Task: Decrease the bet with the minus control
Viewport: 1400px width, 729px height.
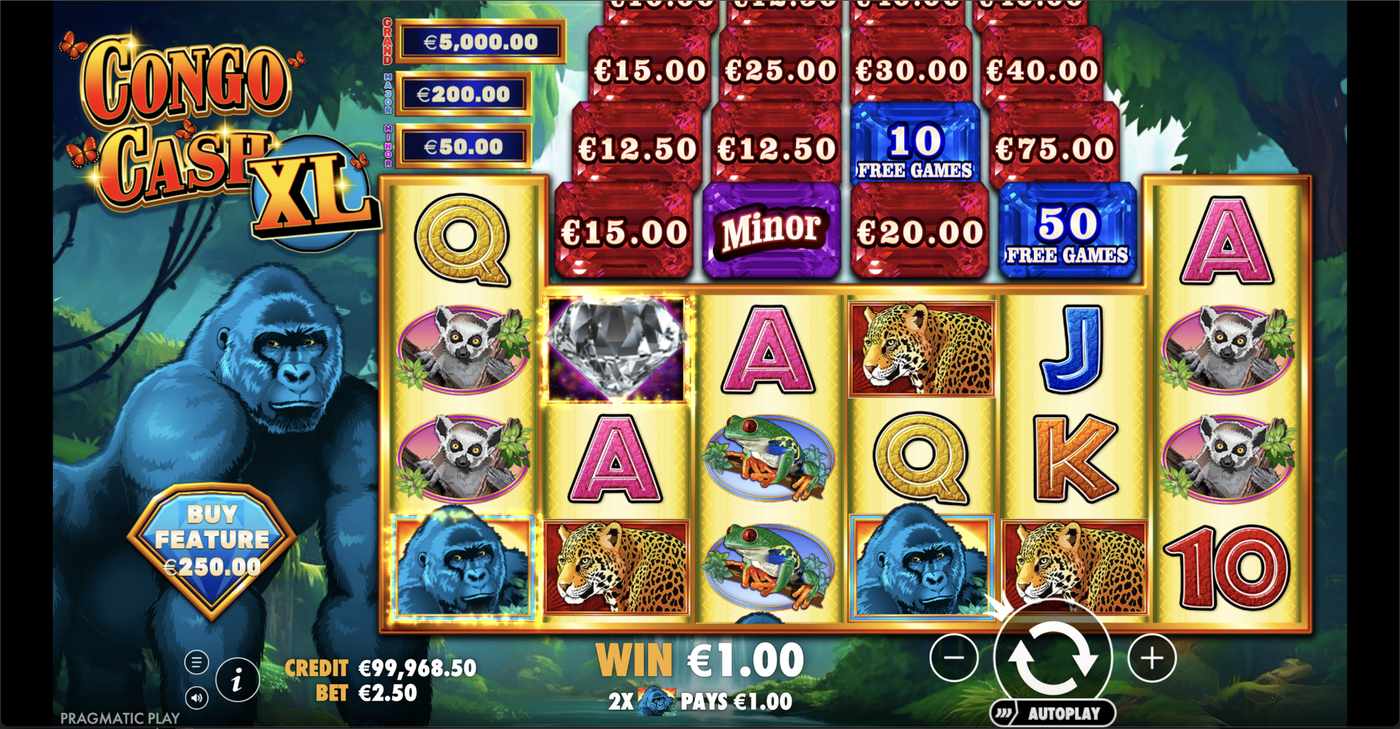Action: coord(953,659)
